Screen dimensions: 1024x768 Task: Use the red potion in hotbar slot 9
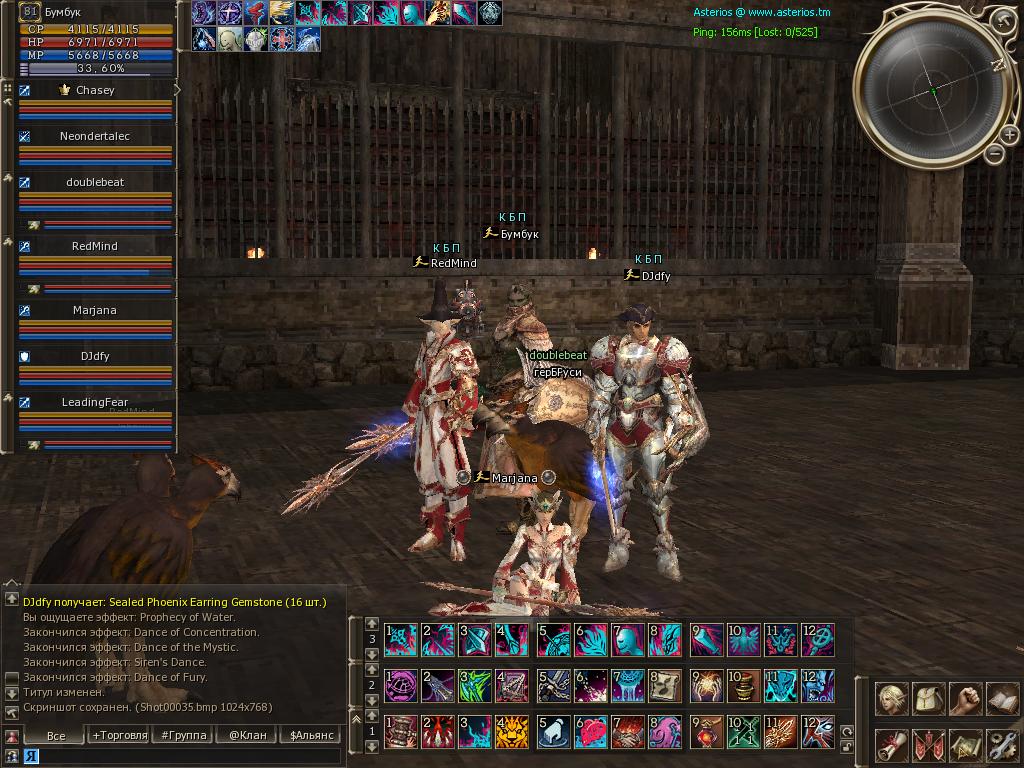coord(705,732)
